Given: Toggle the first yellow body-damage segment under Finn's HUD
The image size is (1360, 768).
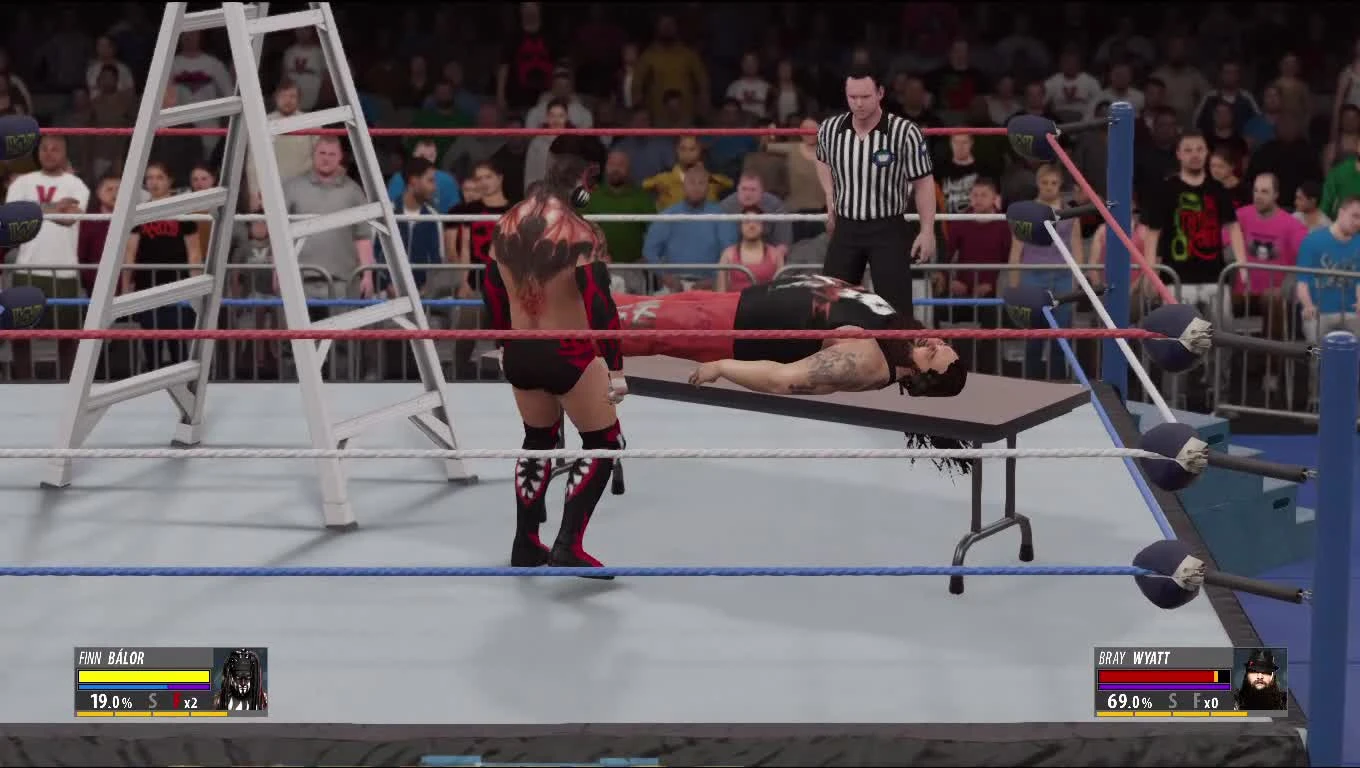Looking at the screenshot, I should point(95,714).
